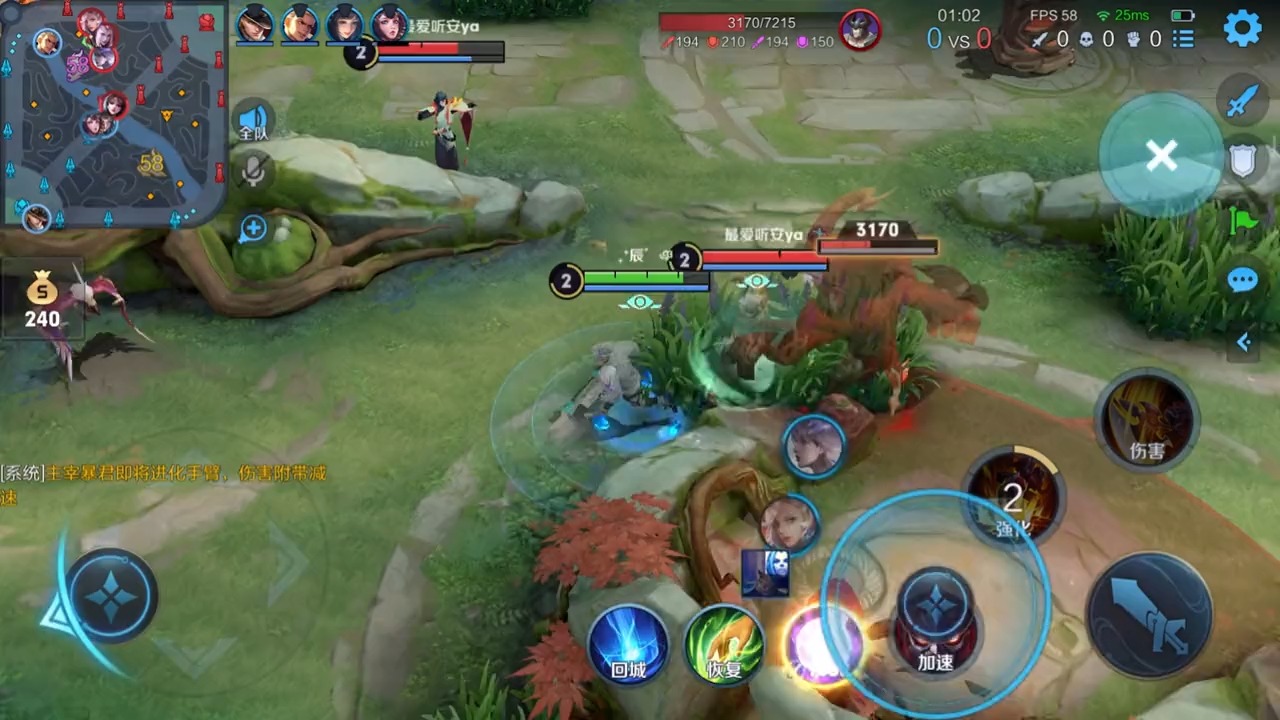
Task: Open the gold shop showing 240
Action: tap(42, 302)
